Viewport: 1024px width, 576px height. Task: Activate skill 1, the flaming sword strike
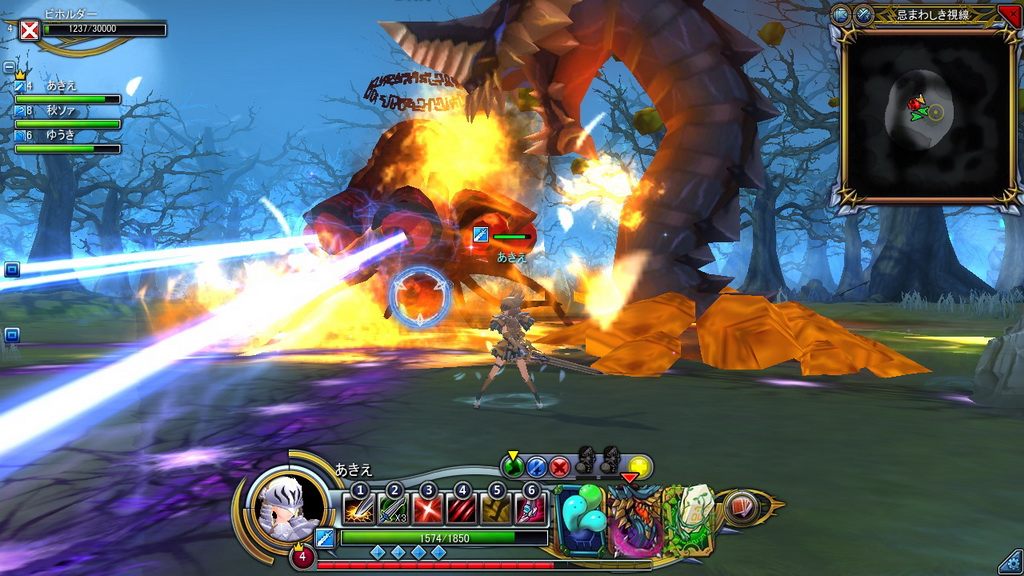pyautogui.click(x=359, y=509)
